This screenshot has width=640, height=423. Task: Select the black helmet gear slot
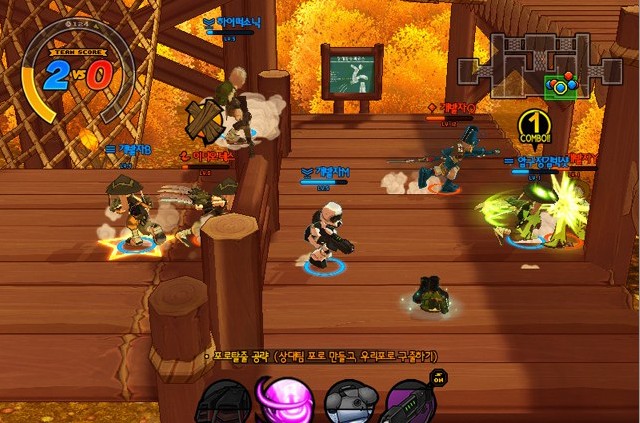(223, 405)
